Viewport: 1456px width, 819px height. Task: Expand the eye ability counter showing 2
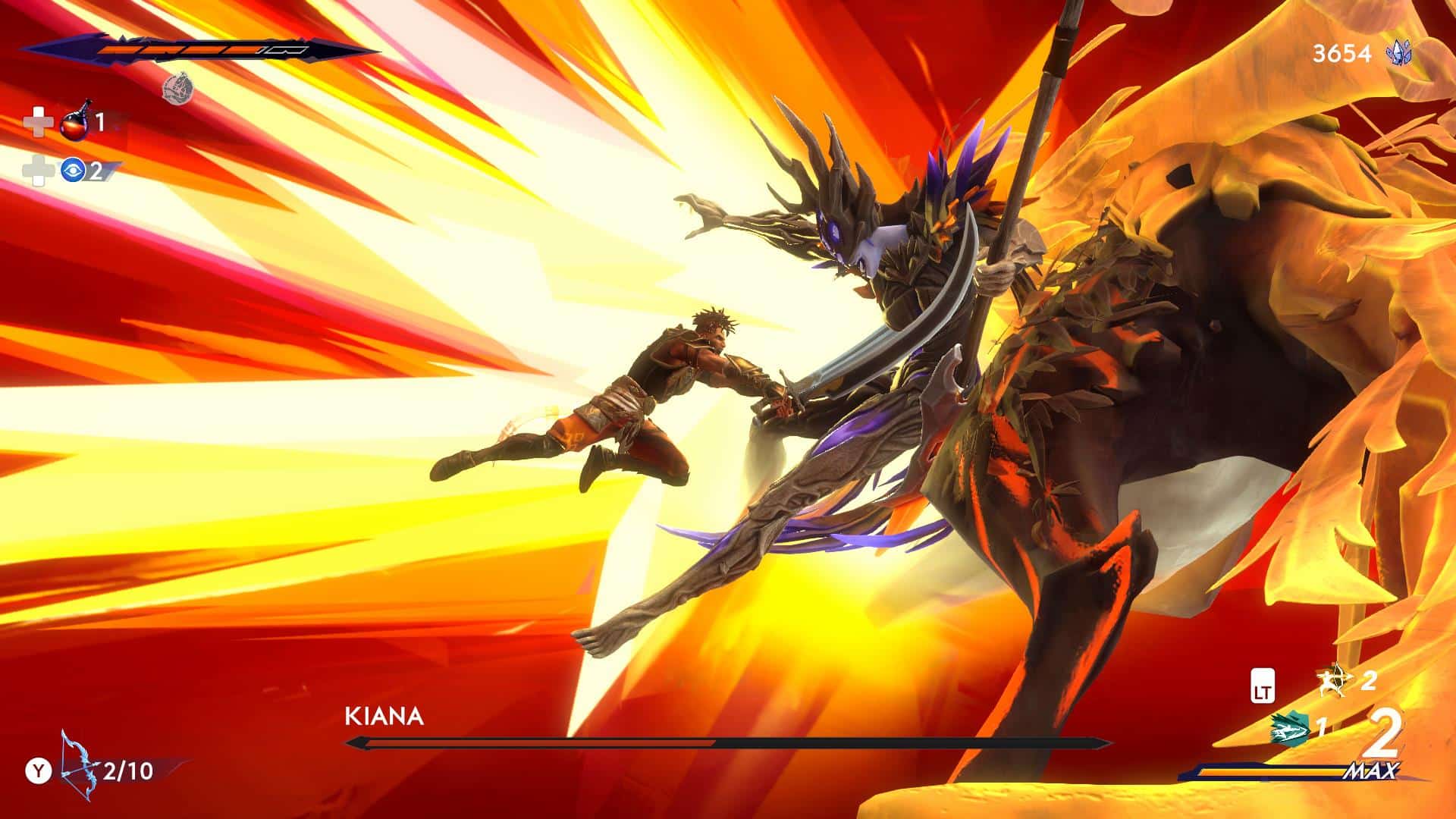(x=96, y=172)
